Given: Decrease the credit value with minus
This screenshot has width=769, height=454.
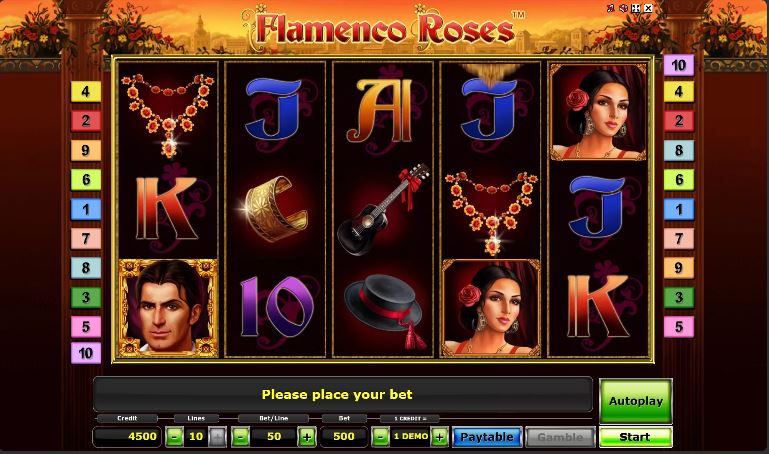Looking at the screenshot, I should coord(381,437).
